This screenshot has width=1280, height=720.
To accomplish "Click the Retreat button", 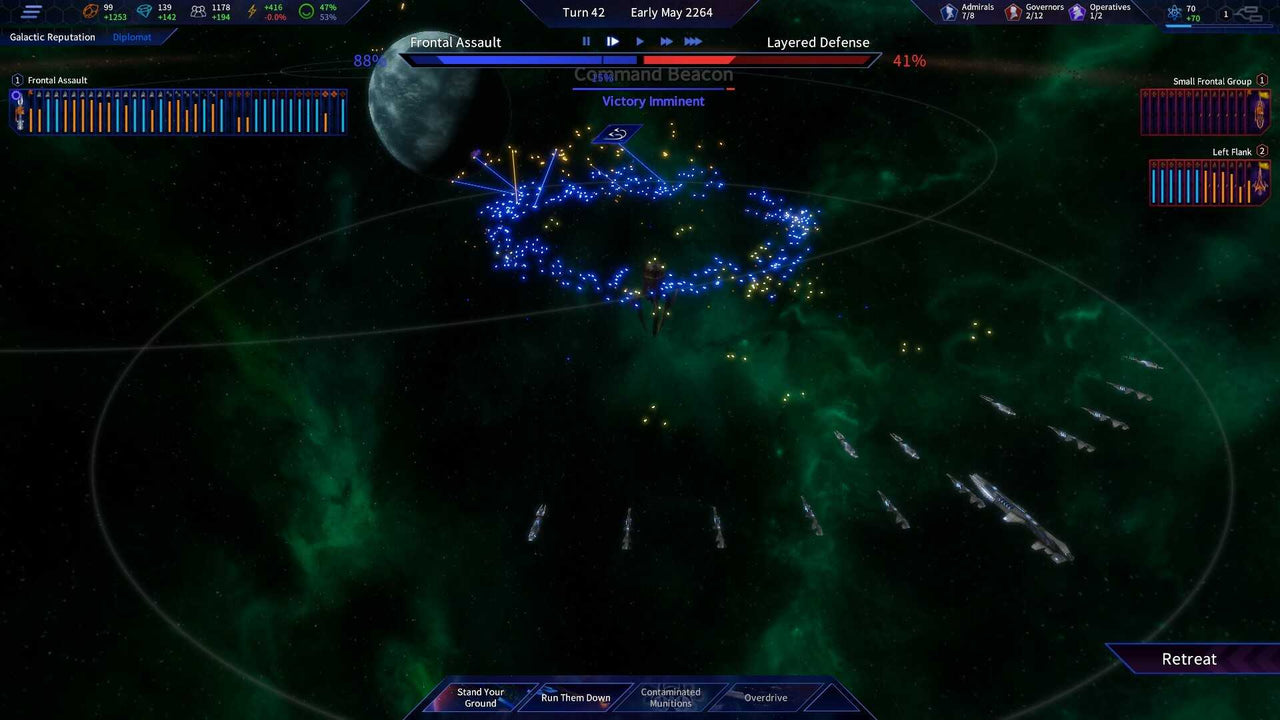I will click(x=1189, y=659).
